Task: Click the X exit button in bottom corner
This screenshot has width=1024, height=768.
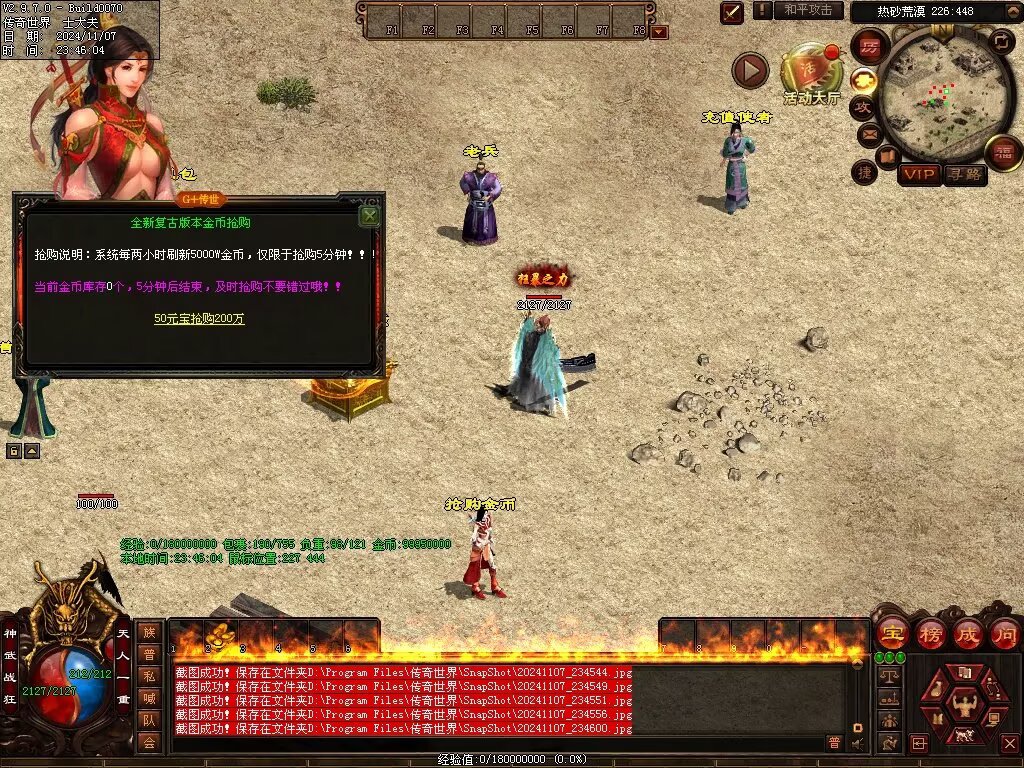Action: click(x=1009, y=743)
